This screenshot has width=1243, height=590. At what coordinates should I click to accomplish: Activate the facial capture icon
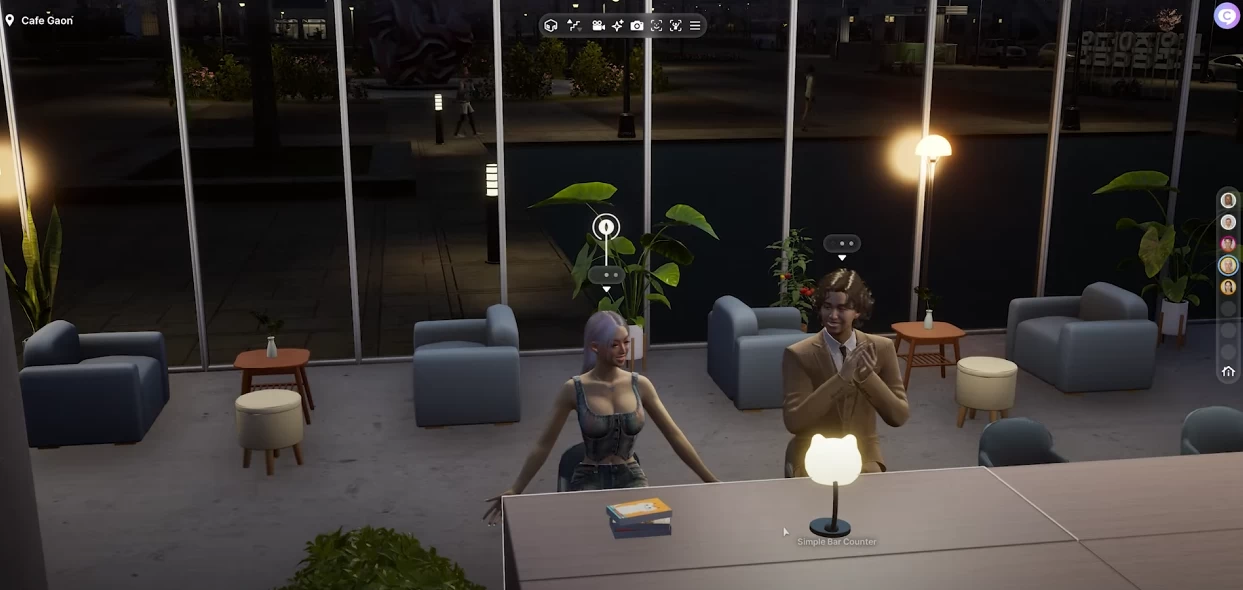[x=656, y=25]
